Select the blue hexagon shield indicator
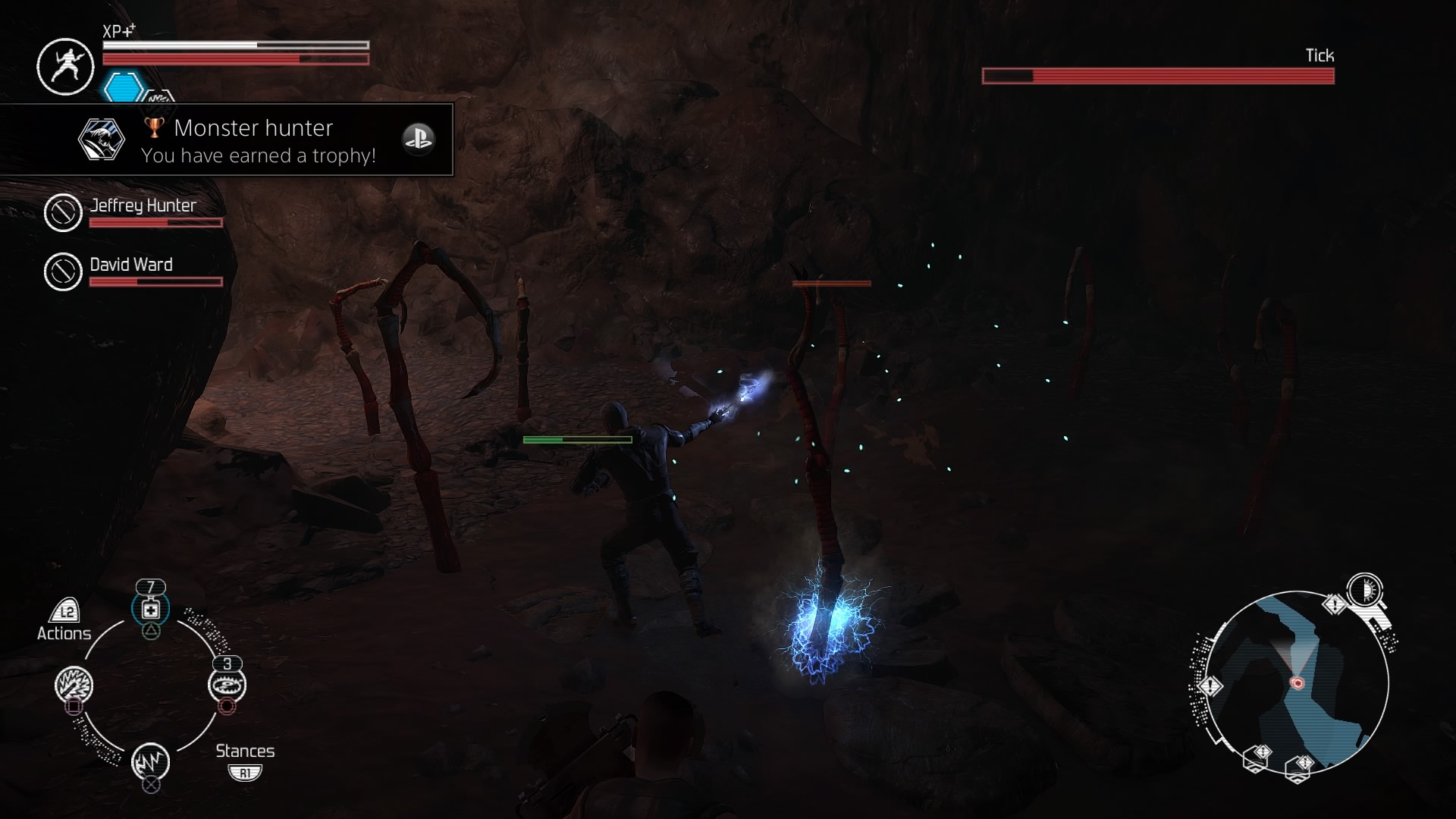Screen dimensions: 1456x819 (123, 87)
